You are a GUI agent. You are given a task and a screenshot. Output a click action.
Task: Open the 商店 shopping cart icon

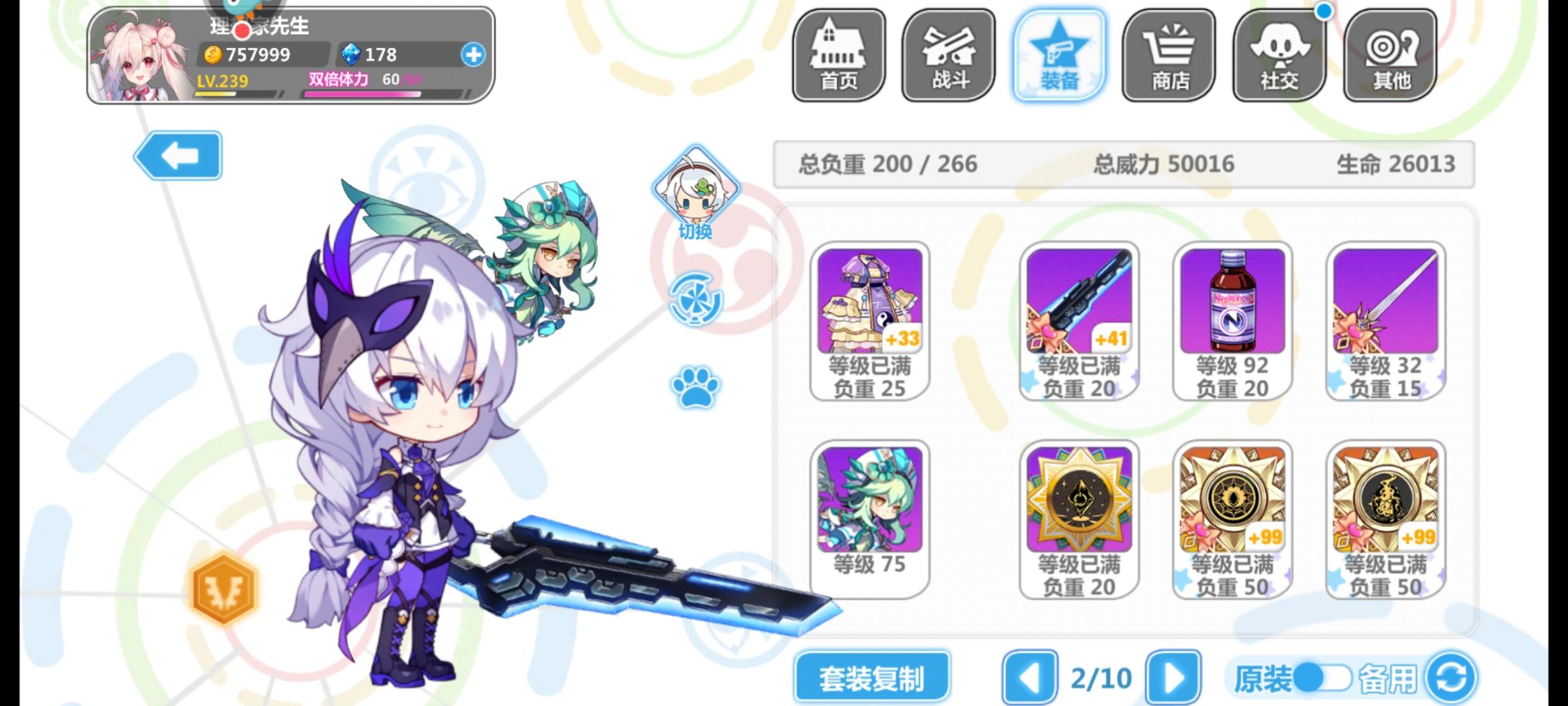click(1169, 56)
